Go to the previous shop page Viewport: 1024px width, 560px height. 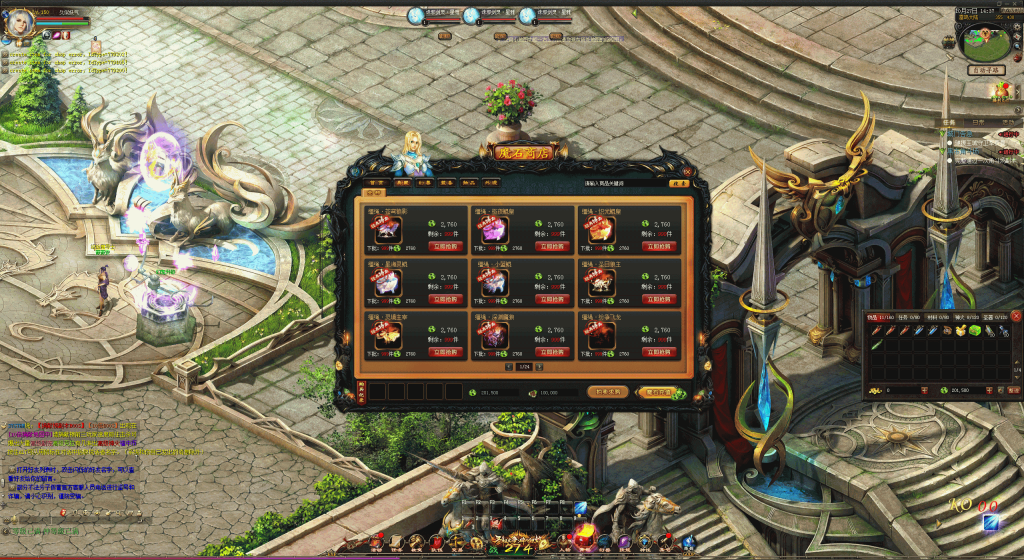click(x=509, y=367)
